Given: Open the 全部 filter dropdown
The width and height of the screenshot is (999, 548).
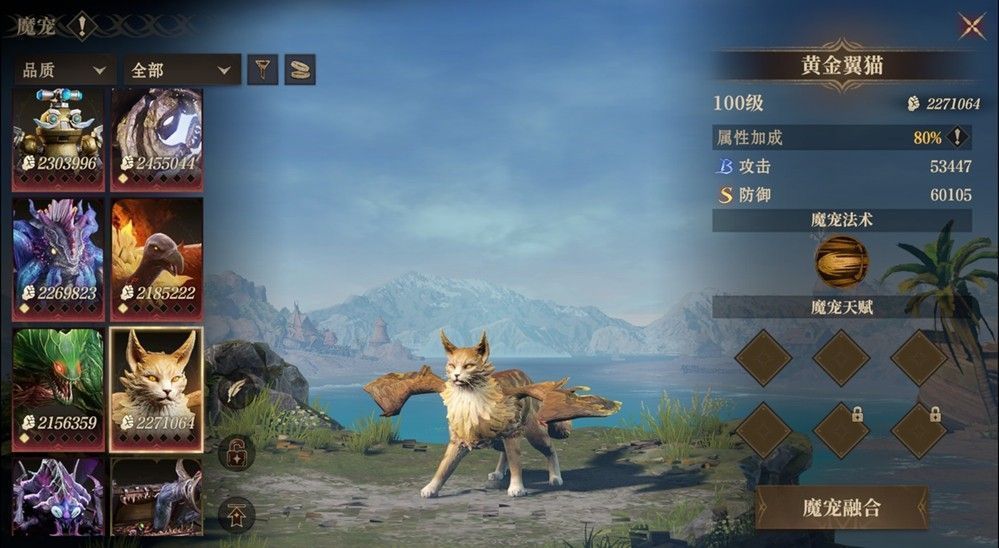Looking at the screenshot, I should click(181, 70).
